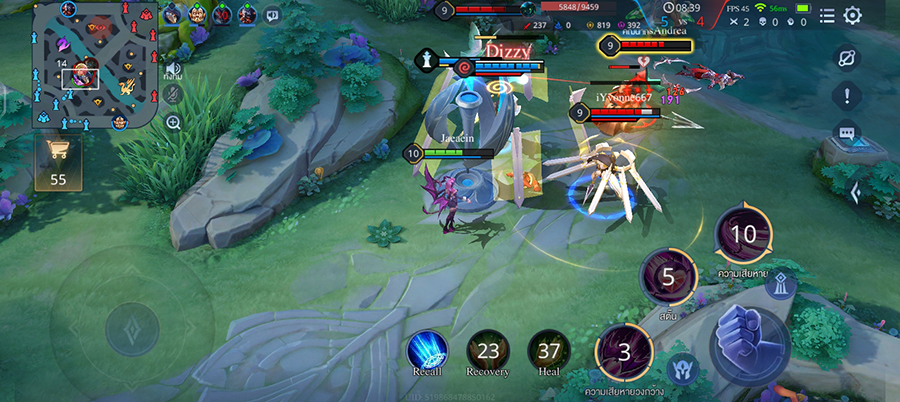Select the tower target button
Image resolution: width=900 pixels, height=402 pixels.
[x=780, y=284]
